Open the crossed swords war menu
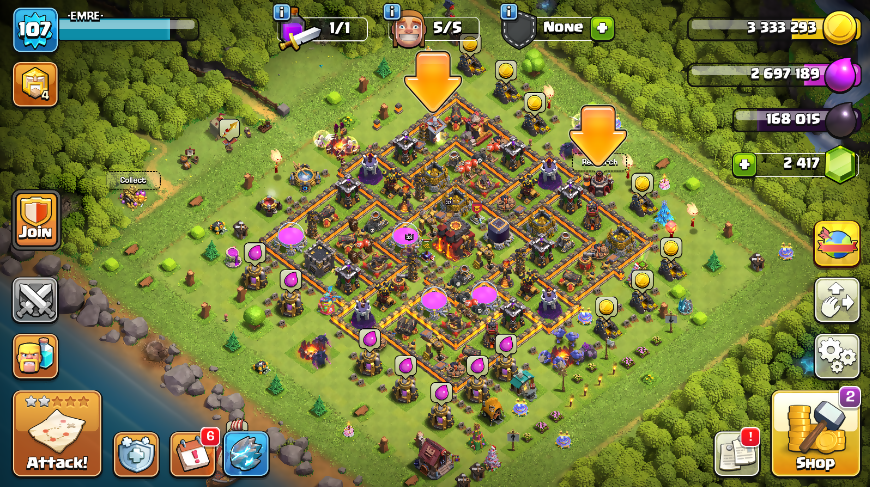Image resolution: width=870 pixels, height=487 pixels. pyautogui.click(x=35, y=300)
